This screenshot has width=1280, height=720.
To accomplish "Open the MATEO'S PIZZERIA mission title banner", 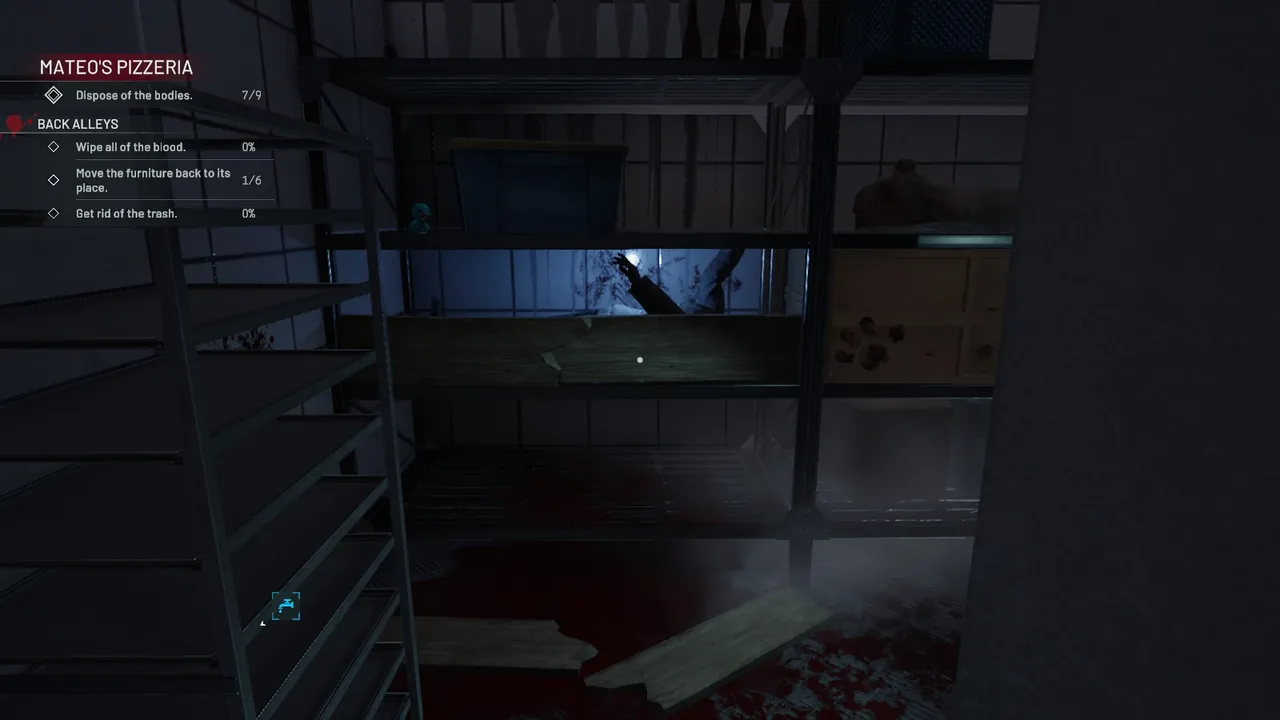I will click(x=115, y=67).
